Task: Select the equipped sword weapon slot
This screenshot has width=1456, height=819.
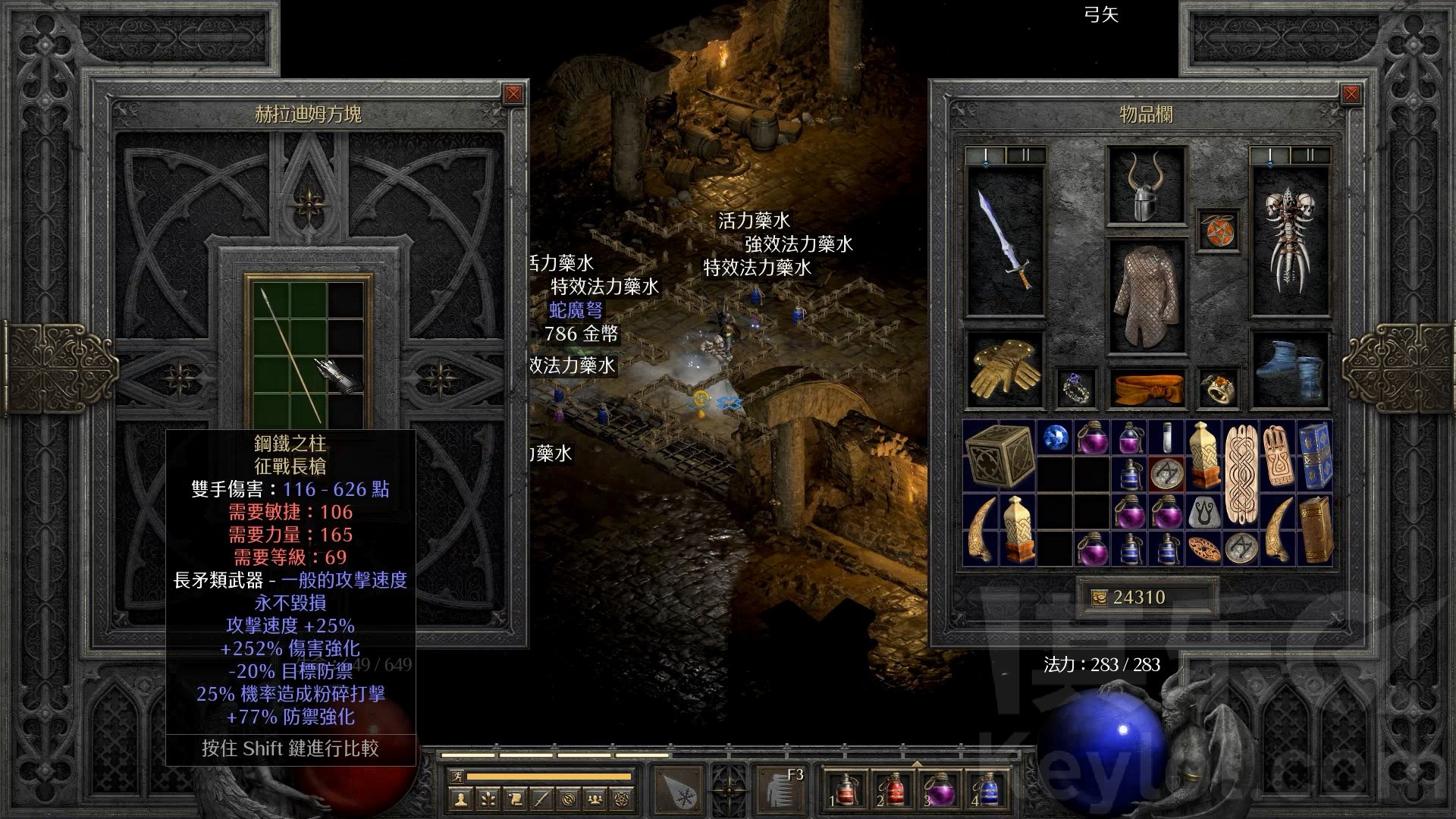Action: coord(1005,240)
